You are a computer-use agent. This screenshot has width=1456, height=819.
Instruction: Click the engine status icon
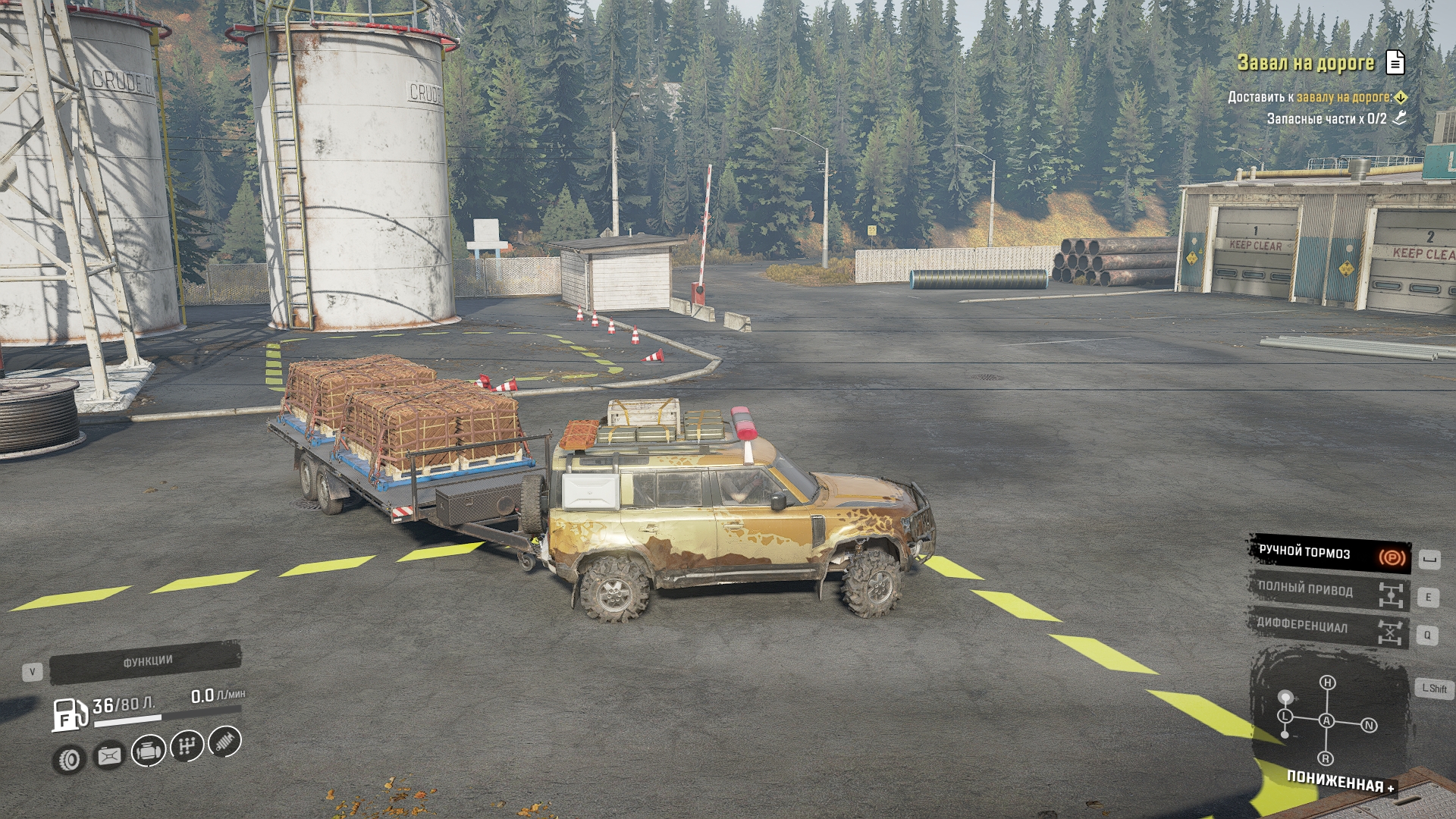point(148,751)
